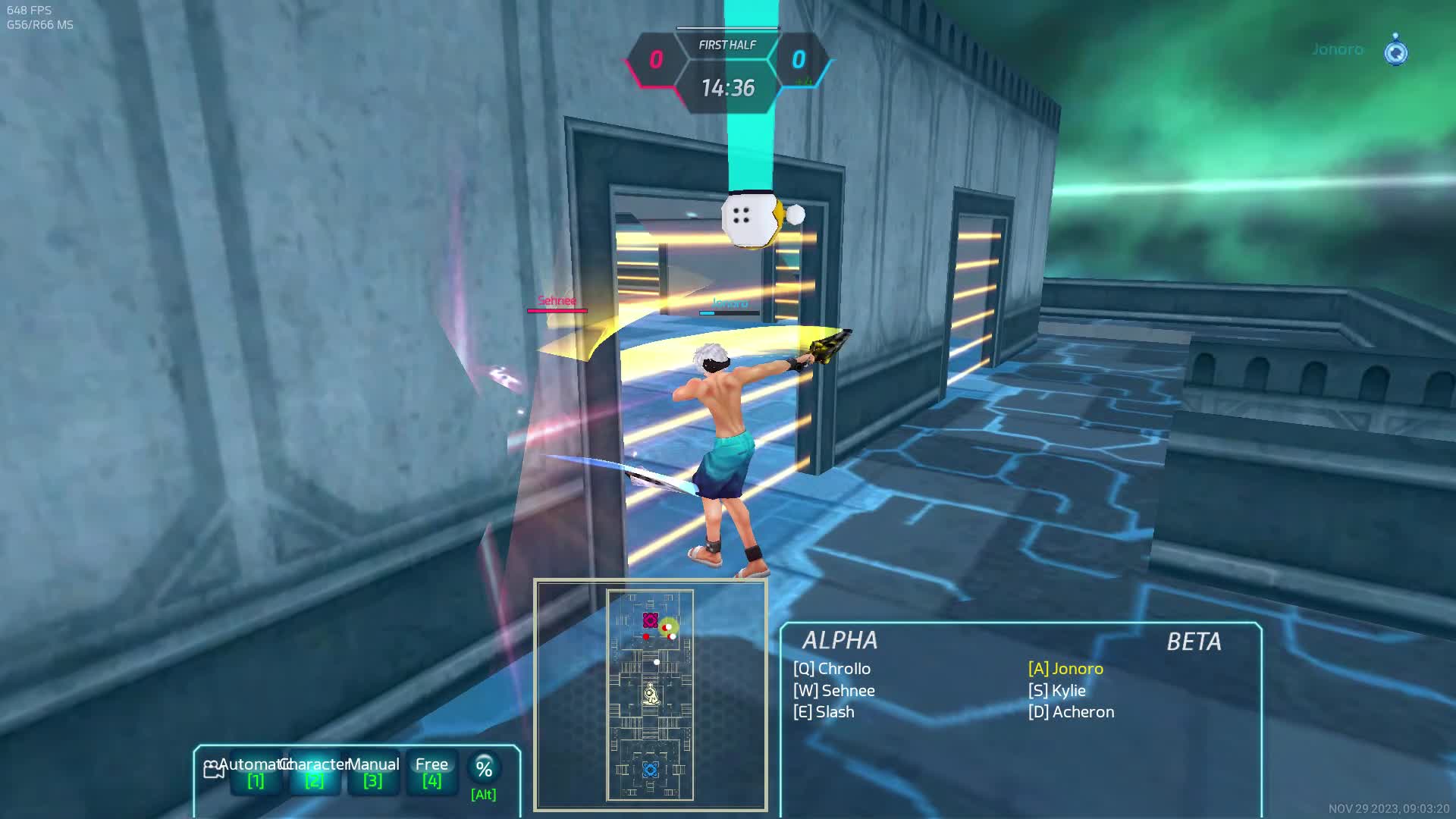Choose the Manual camera mode
Image resolution: width=1456 pixels, height=819 pixels.
[x=372, y=772]
